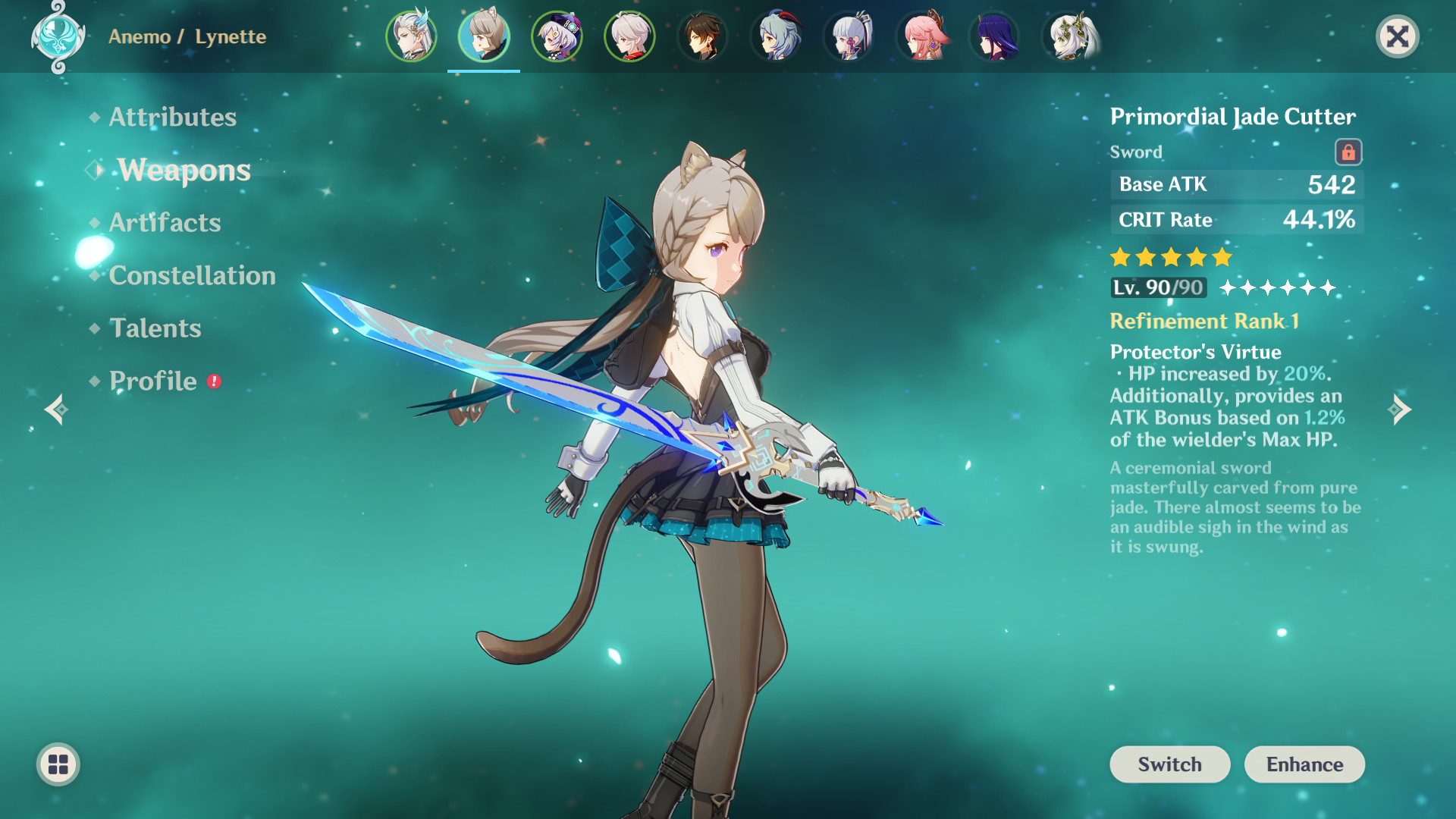Click the Lv. 90/90 level indicator

coord(1158,288)
